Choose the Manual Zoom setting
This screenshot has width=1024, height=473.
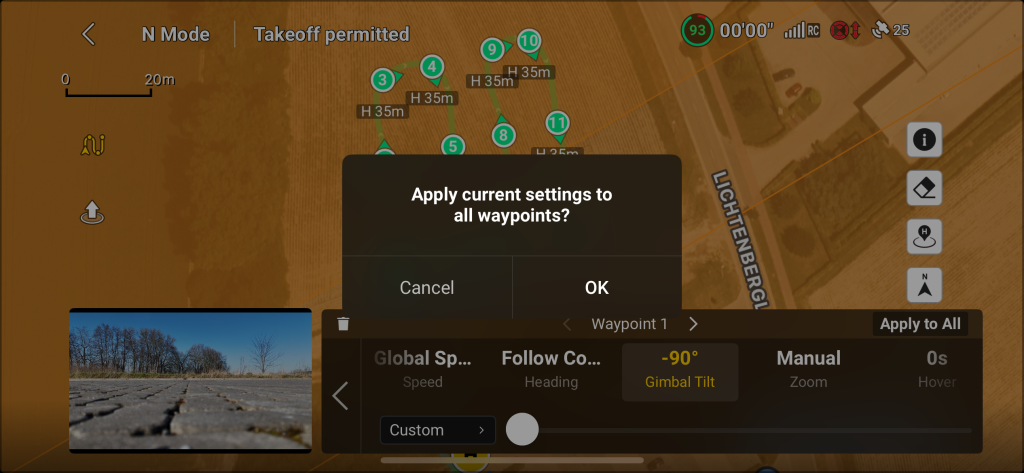[x=808, y=368]
